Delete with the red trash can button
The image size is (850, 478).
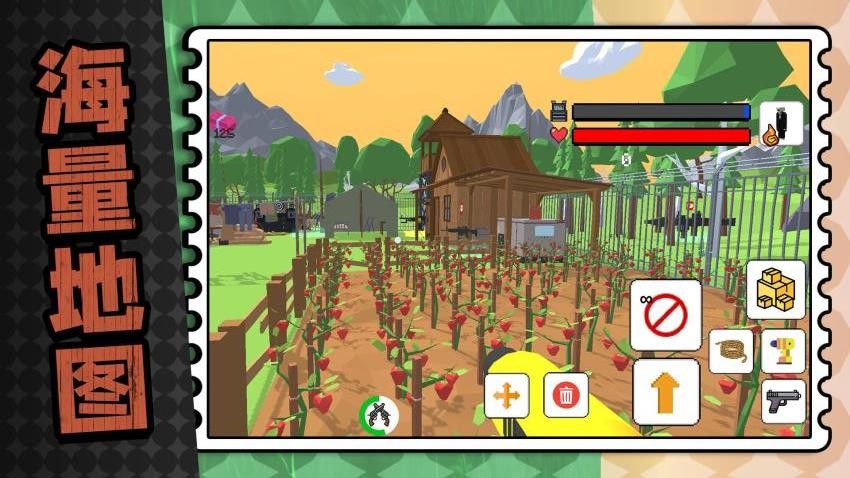click(x=565, y=395)
